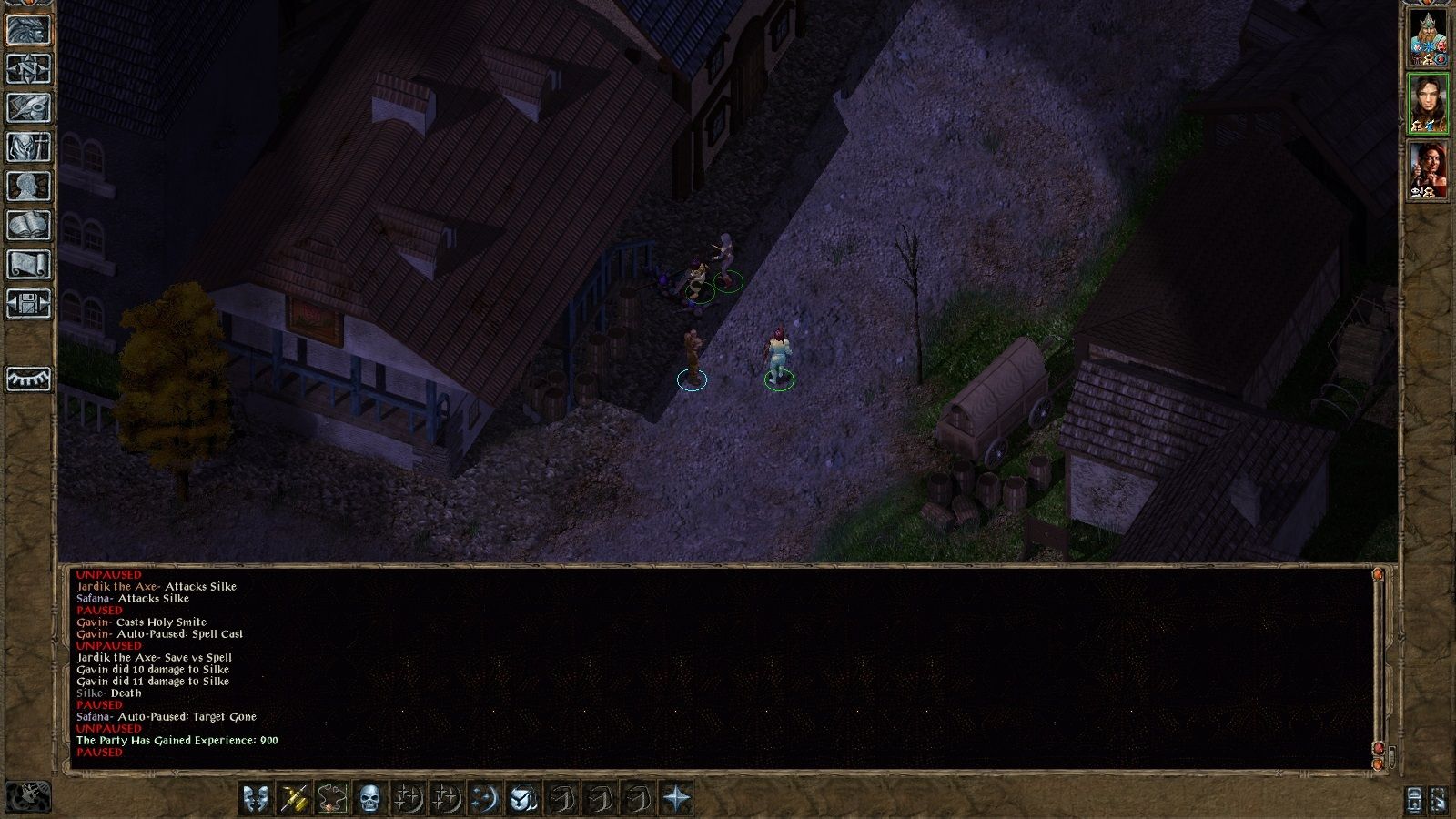Image resolution: width=1456 pixels, height=819 pixels.
Task: Select the weapon attack icon
Action: [x=292, y=800]
